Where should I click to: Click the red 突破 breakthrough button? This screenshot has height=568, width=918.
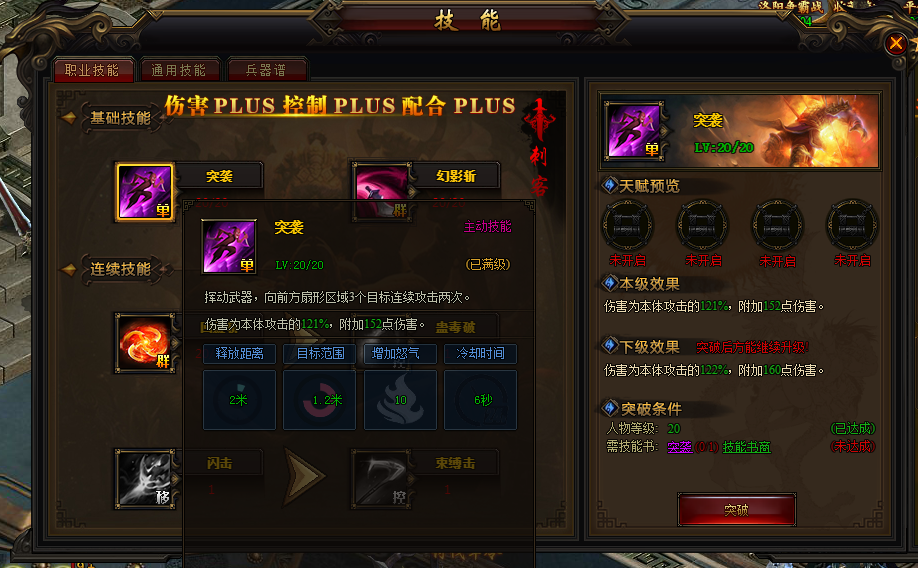pyautogui.click(x=736, y=509)
